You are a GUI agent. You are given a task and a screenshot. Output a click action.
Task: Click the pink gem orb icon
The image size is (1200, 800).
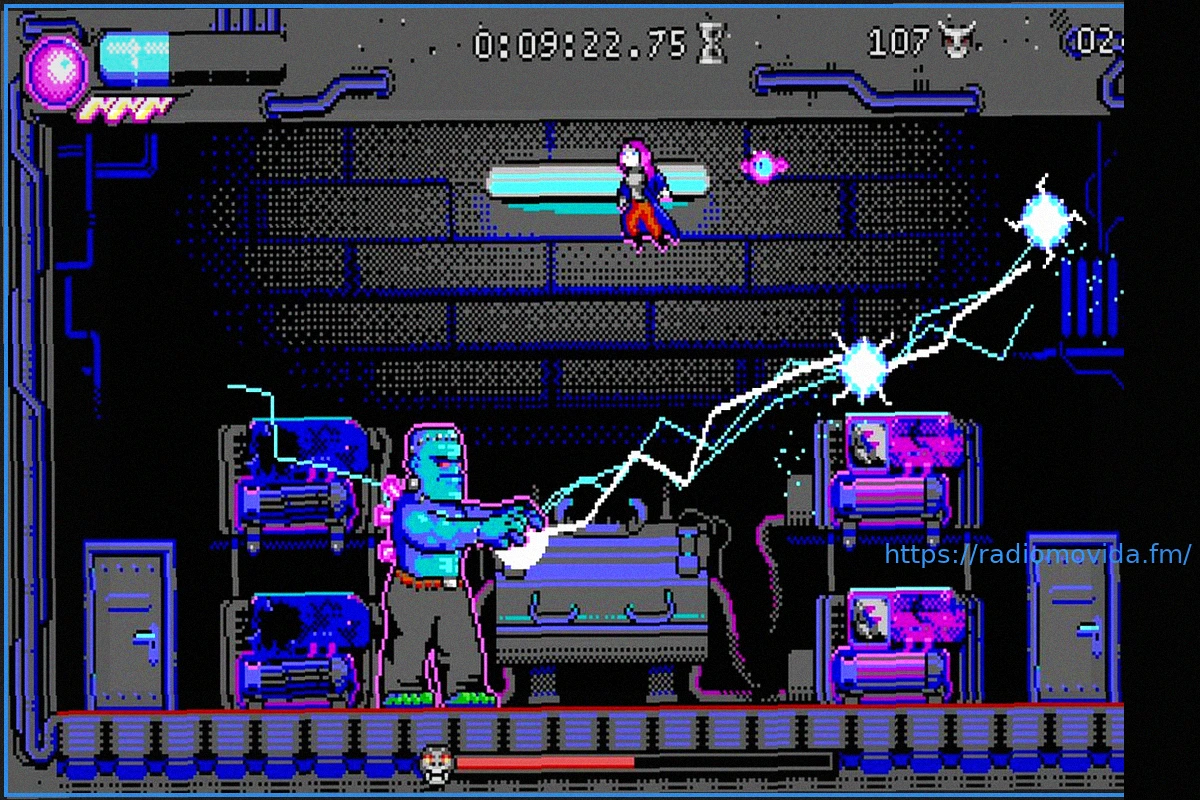[x=57, y=70]
